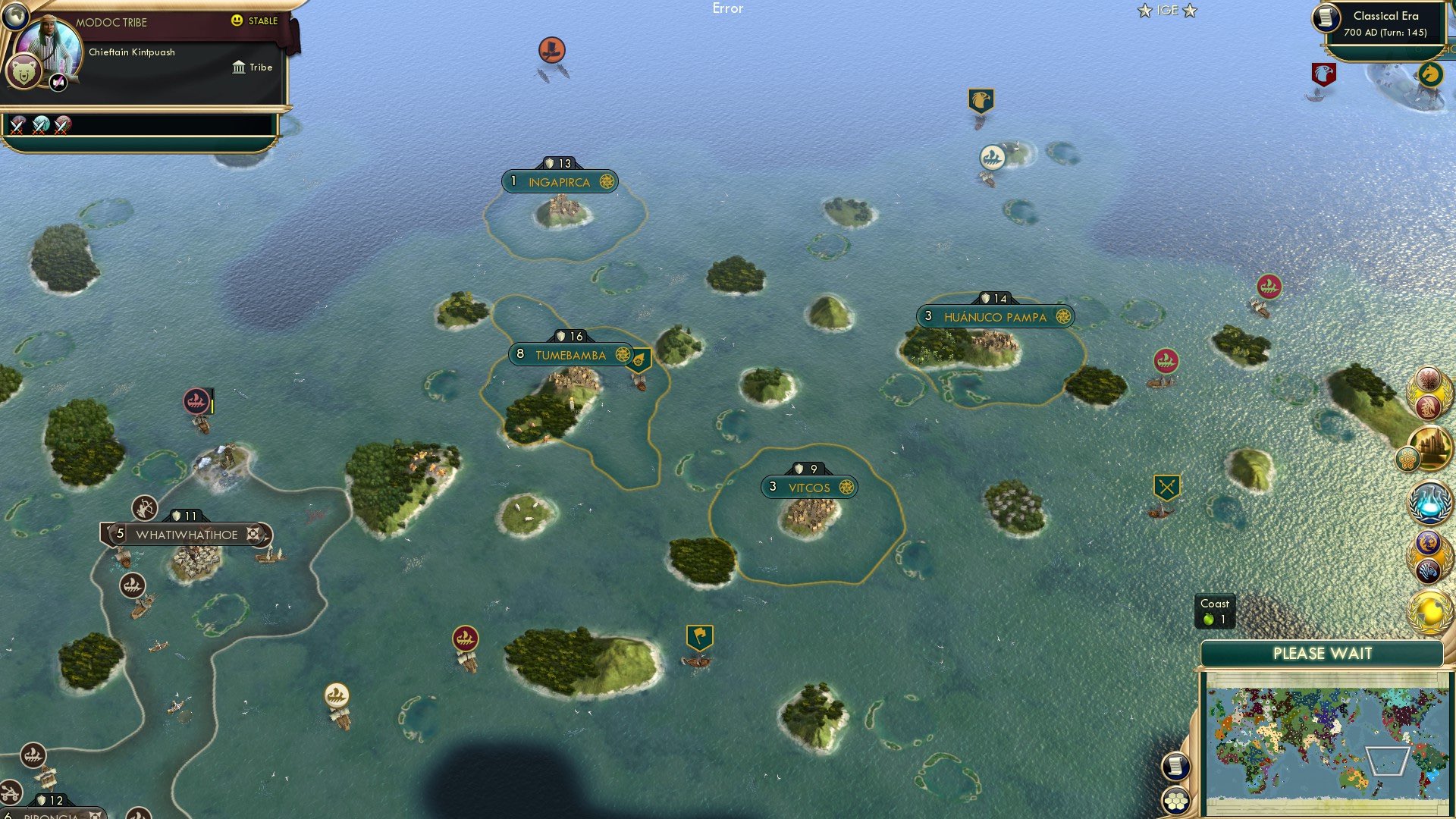This screenshot has width=1456, height=819.
Task: Click the smiley STABLE stability indicator
Action: (x=237, y=21)
